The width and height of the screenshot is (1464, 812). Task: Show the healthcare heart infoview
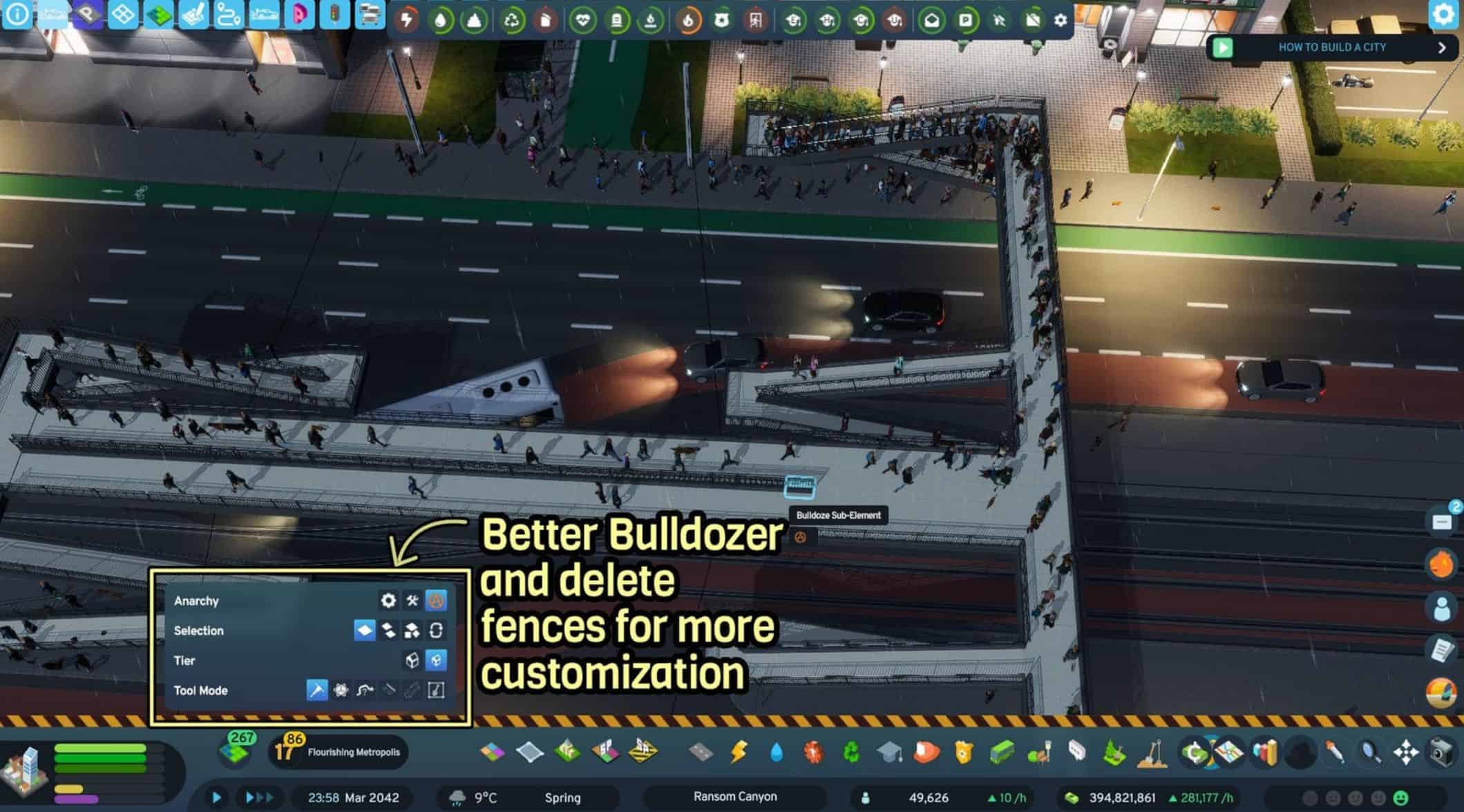coord(582,21)
